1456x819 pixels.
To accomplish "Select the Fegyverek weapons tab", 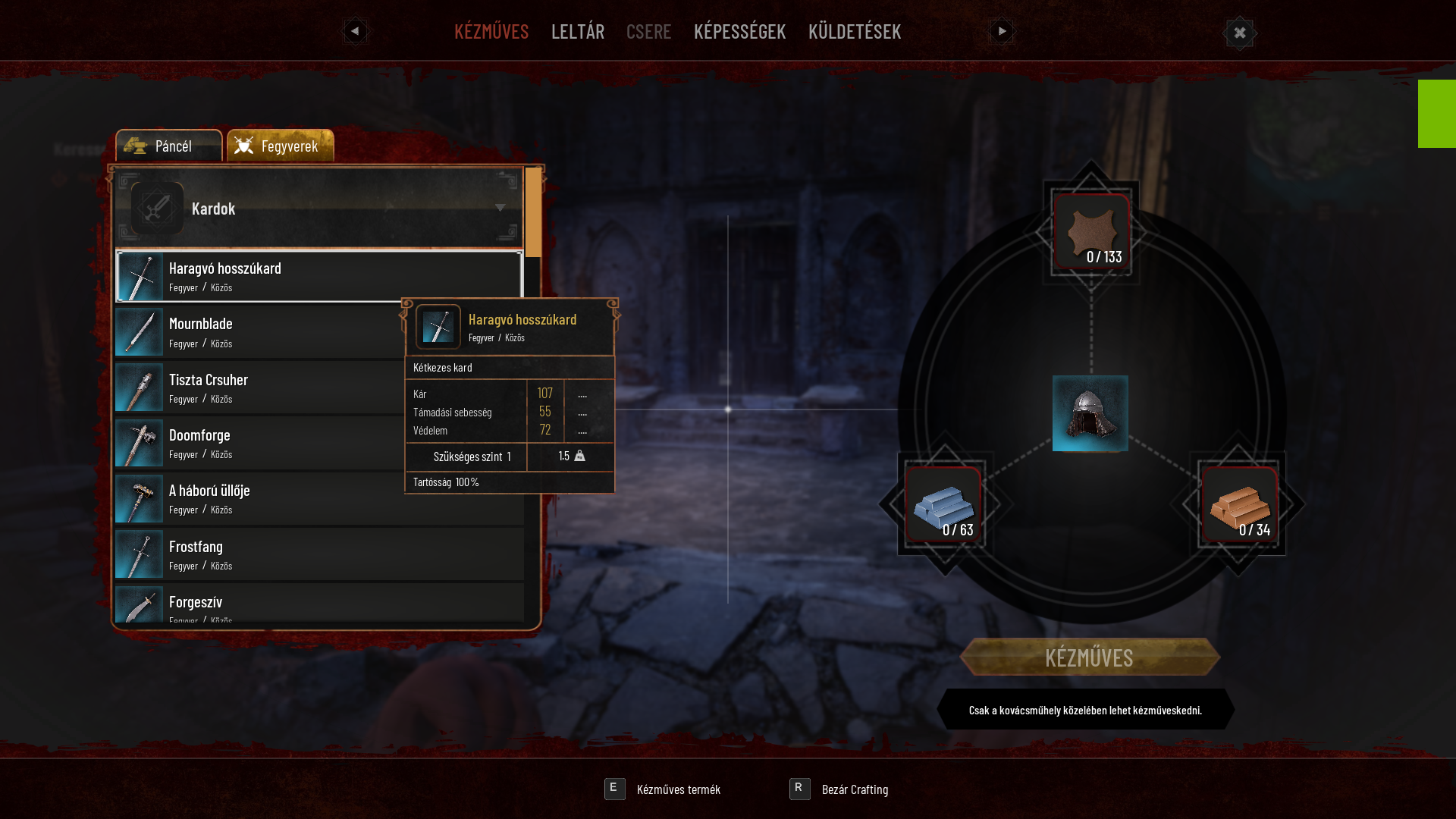I will tap(281, 146).
